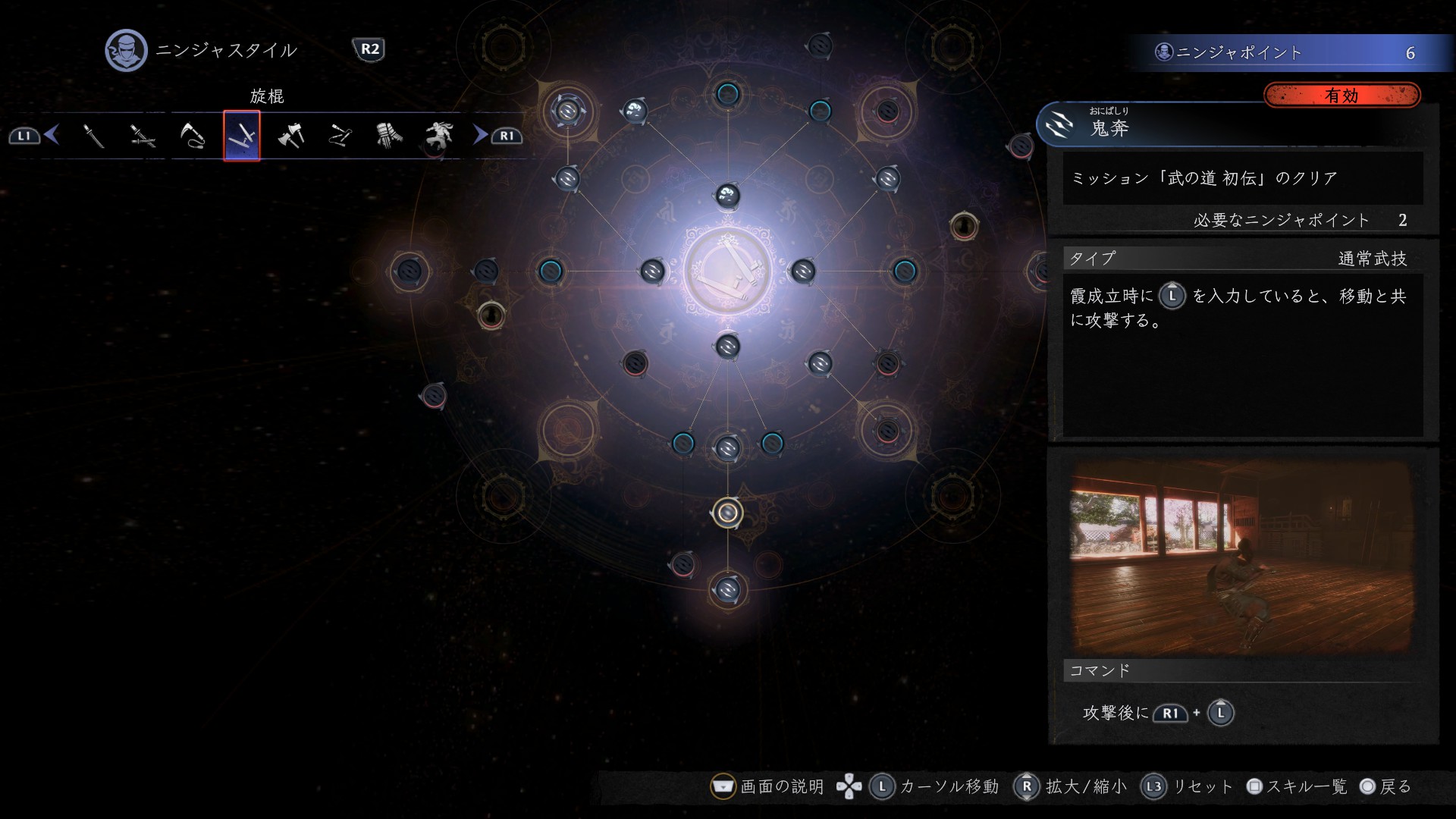This screenshot has height=819, width=1456.
Task: Switch to the jumping ninja skills tab
Action: click(438, 136)
